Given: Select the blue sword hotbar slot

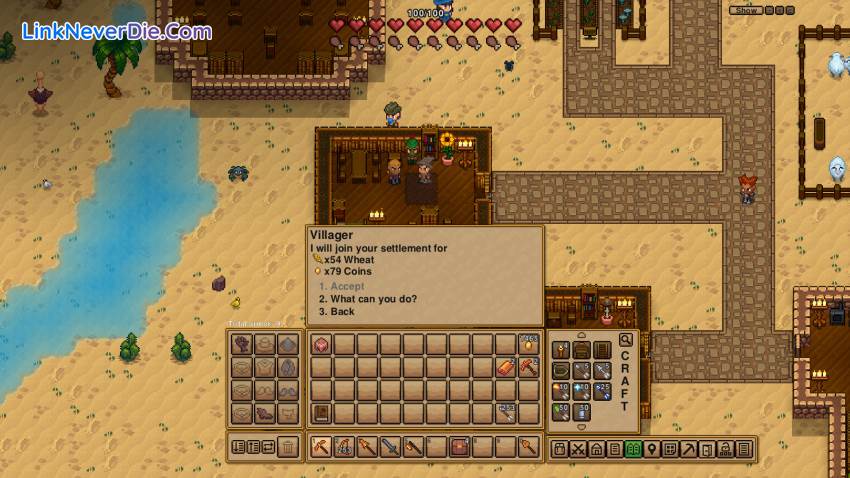Looking at the screenshot, I should 391,447.
